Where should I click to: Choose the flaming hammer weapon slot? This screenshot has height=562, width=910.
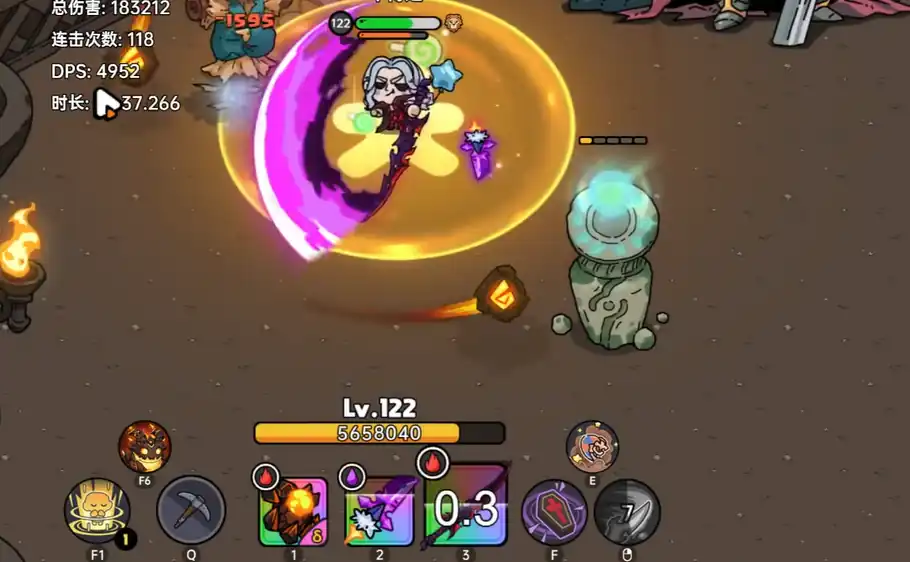[x=293, y=512]
